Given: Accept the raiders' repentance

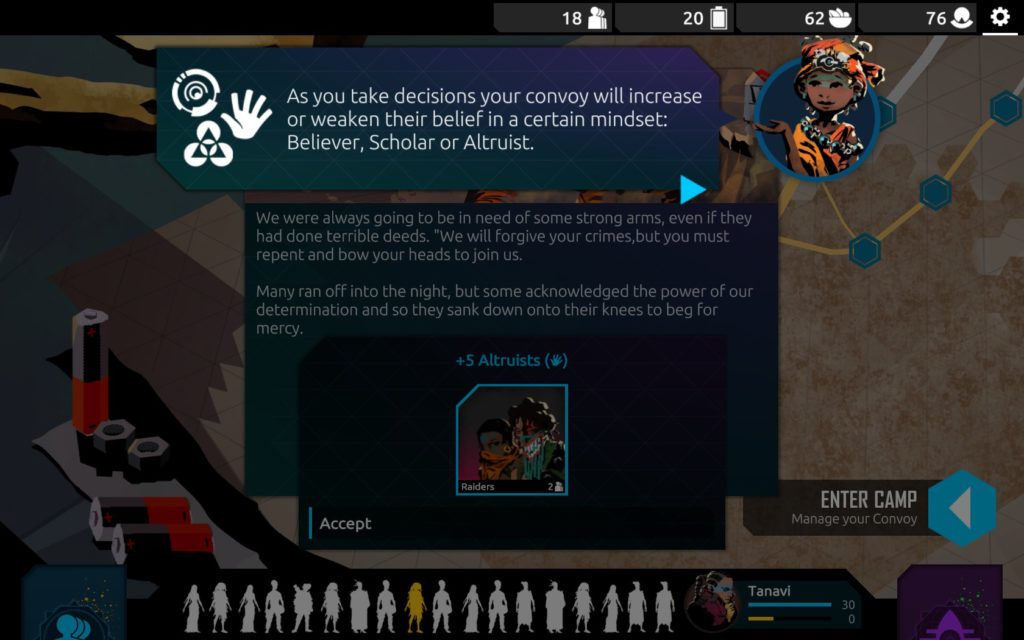Looking at the screenshot, I should (x=346, y=523).
